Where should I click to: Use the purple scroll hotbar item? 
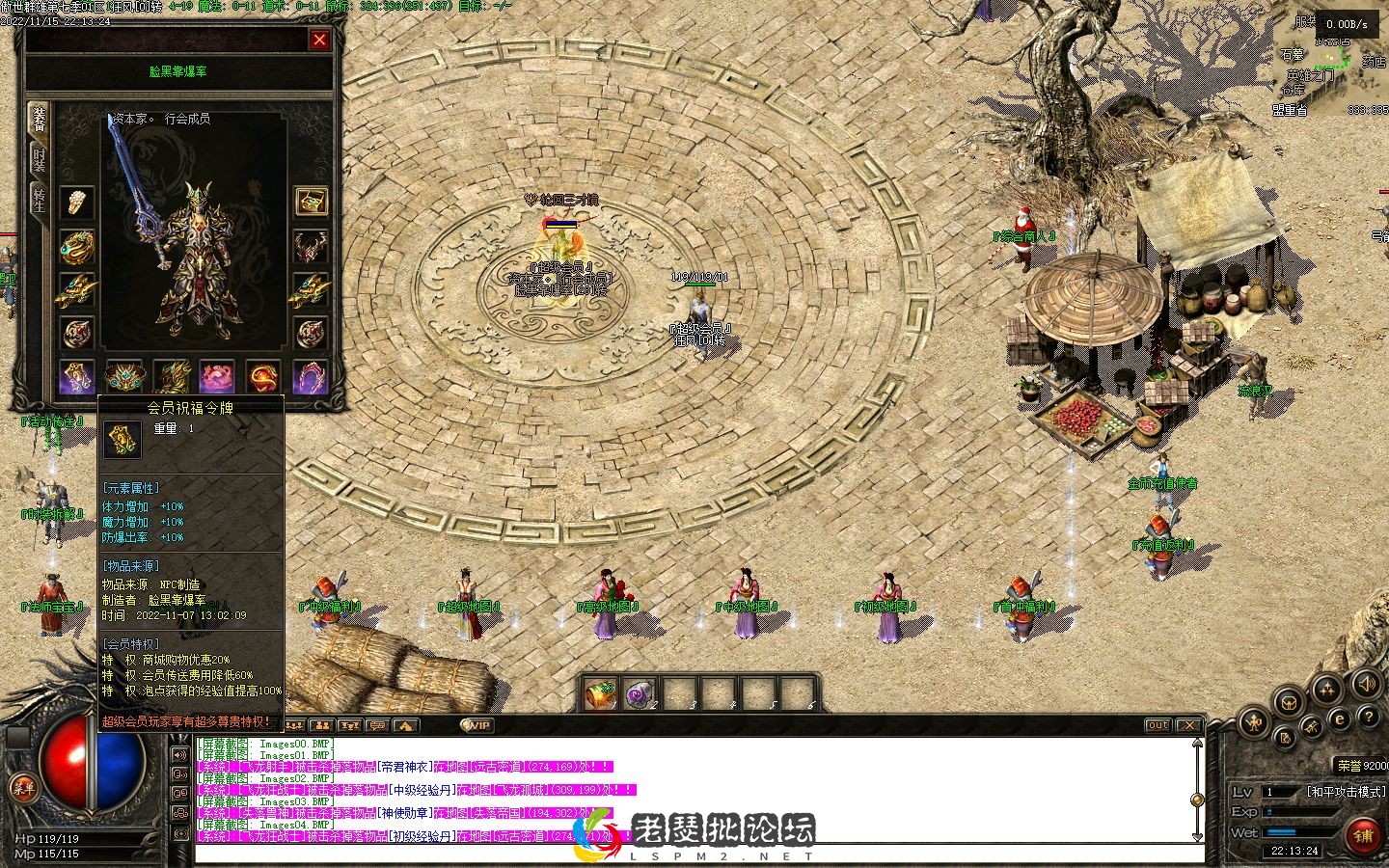click(x=640, y=693)
